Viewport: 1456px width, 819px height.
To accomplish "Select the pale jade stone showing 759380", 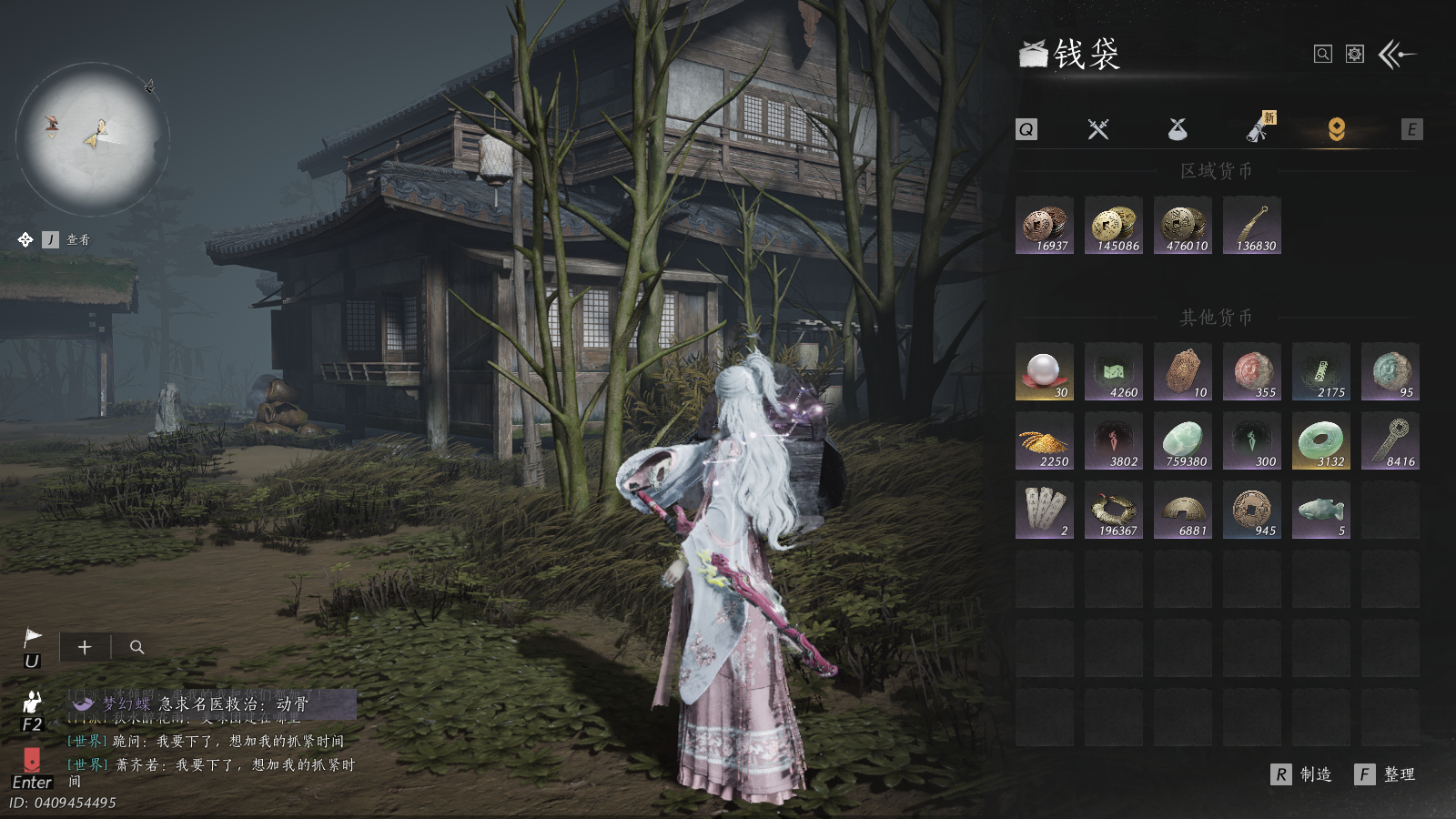I will (x=1183, y=441).
